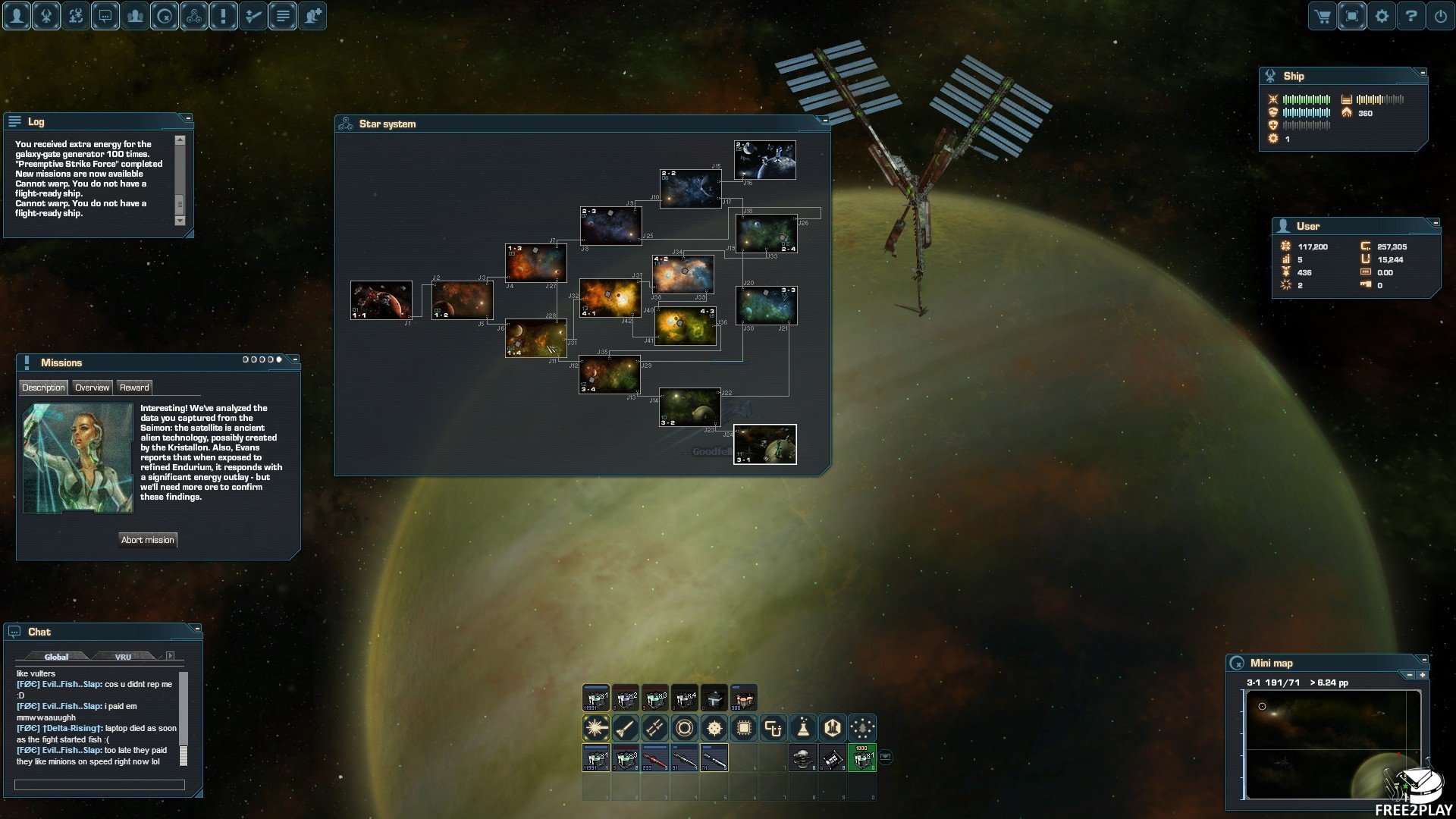Select the 1-1 map in Star system
This screenshot has width=1456, height=819.
[381, 300]
